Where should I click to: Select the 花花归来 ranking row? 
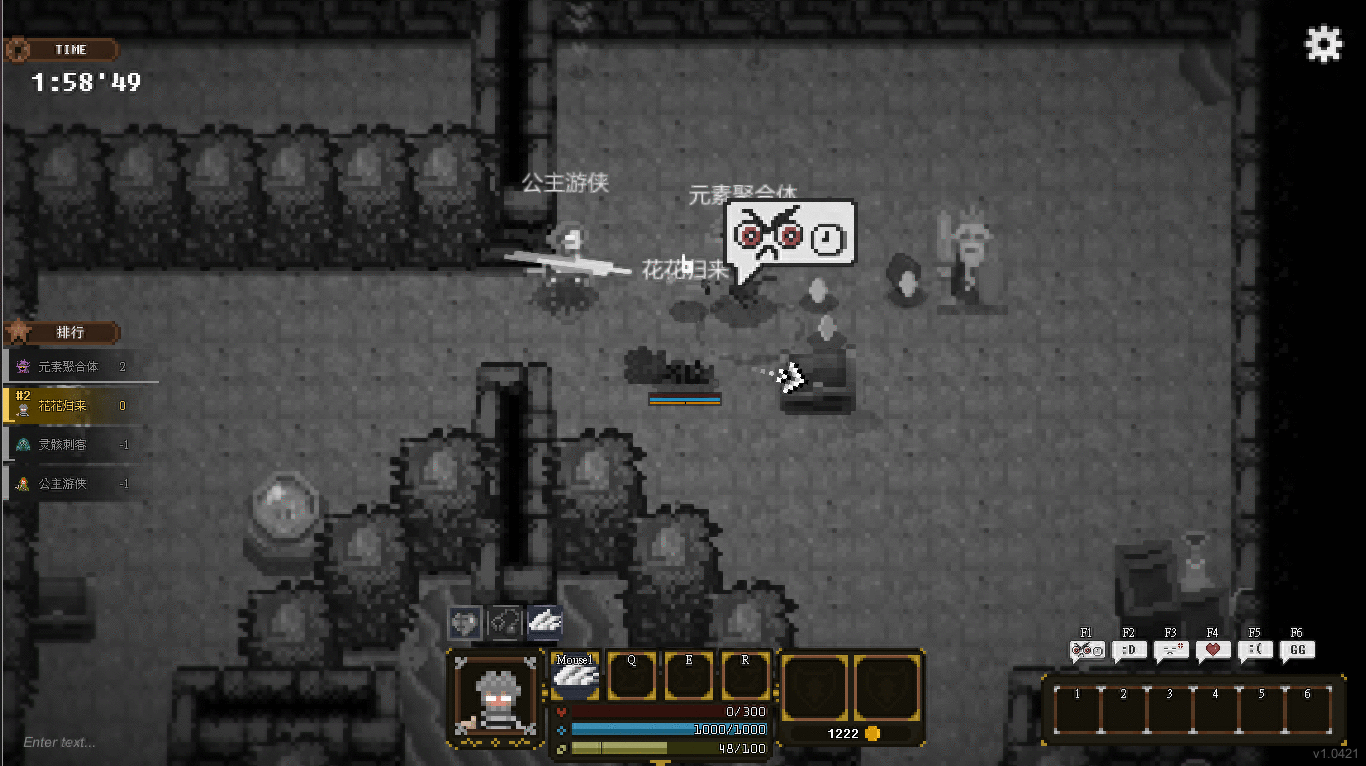80,406
